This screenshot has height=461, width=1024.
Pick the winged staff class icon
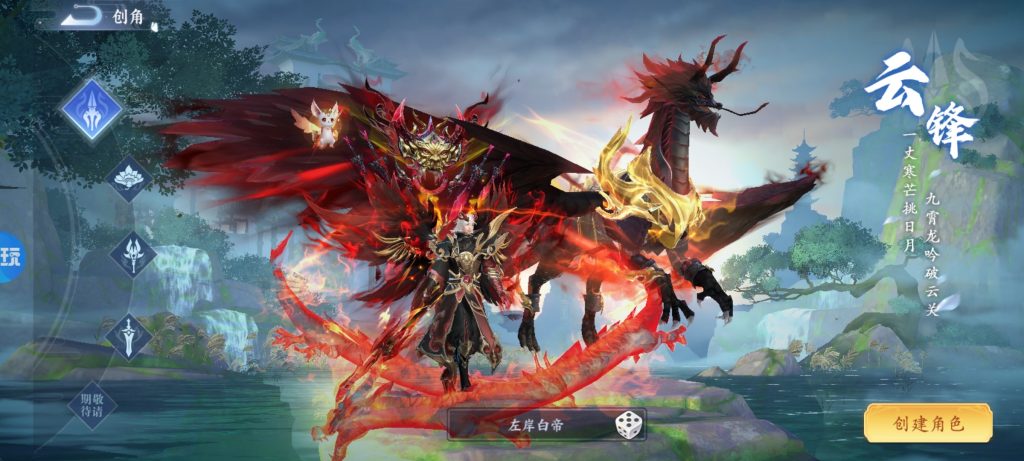(133, 254)
